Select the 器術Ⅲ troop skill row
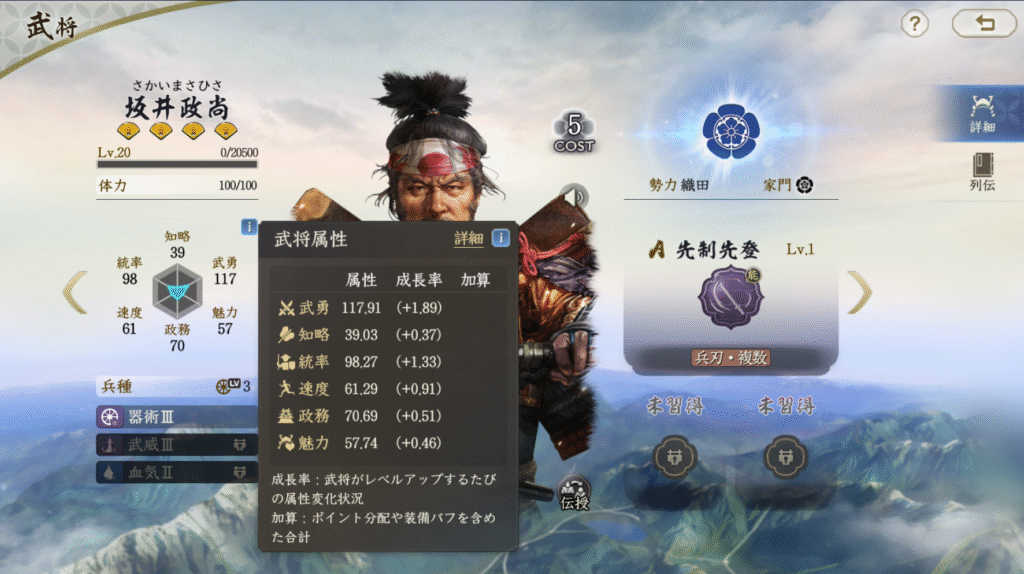Image resolution: width=1024 pixels, height=574 pixels. 176,417
